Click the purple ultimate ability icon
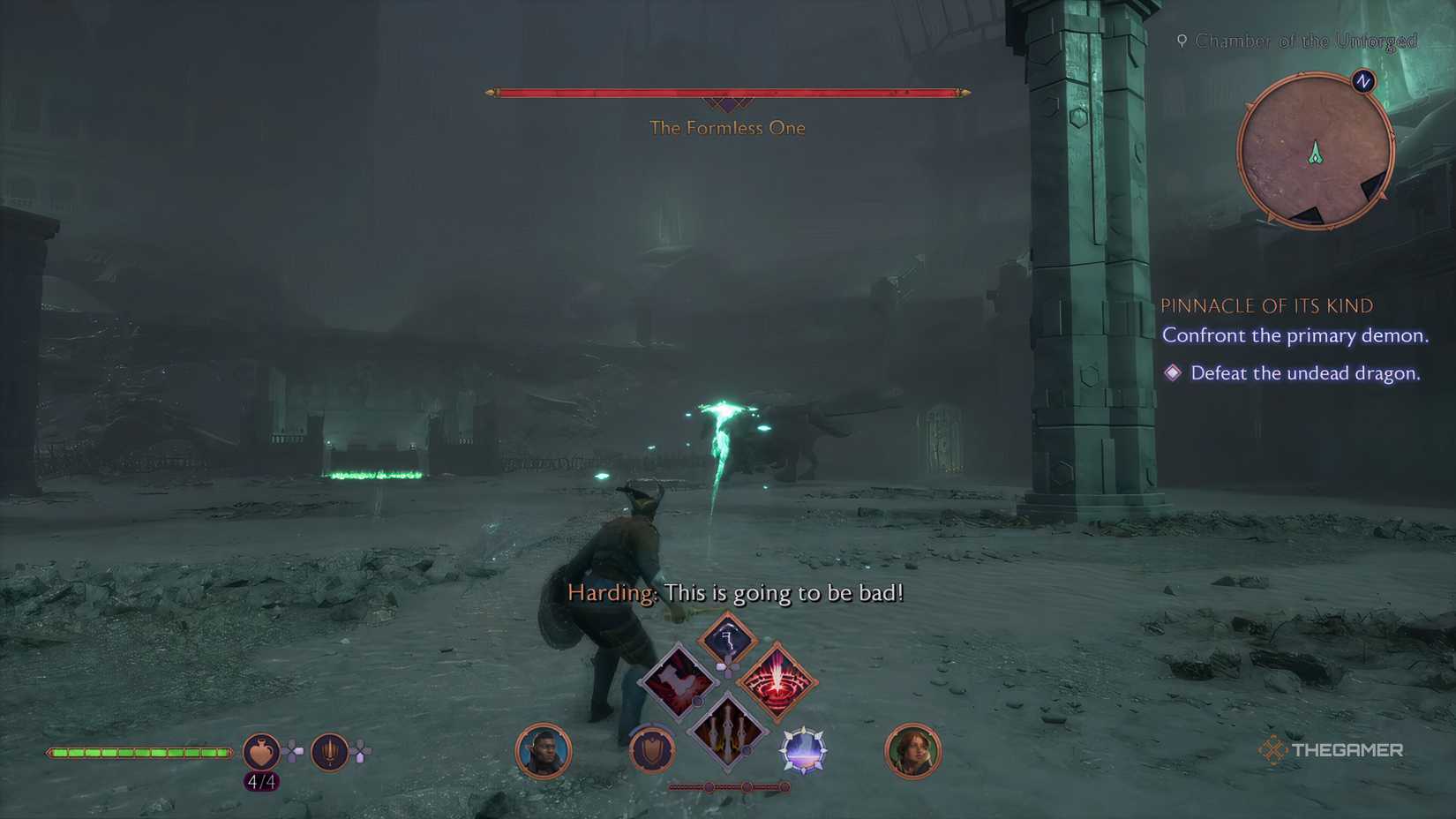 pyautogui.click(x=803, y=751)
